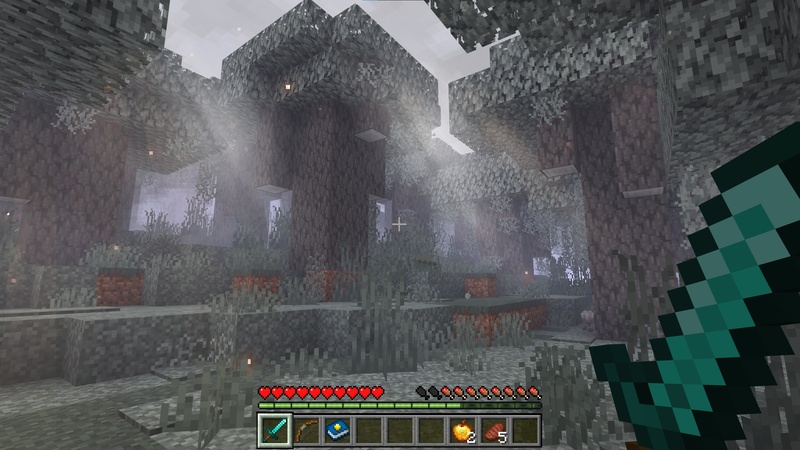Choose the blue book hotbar slot
Viewport: 800px width, 450px height.
coord(337,430)
